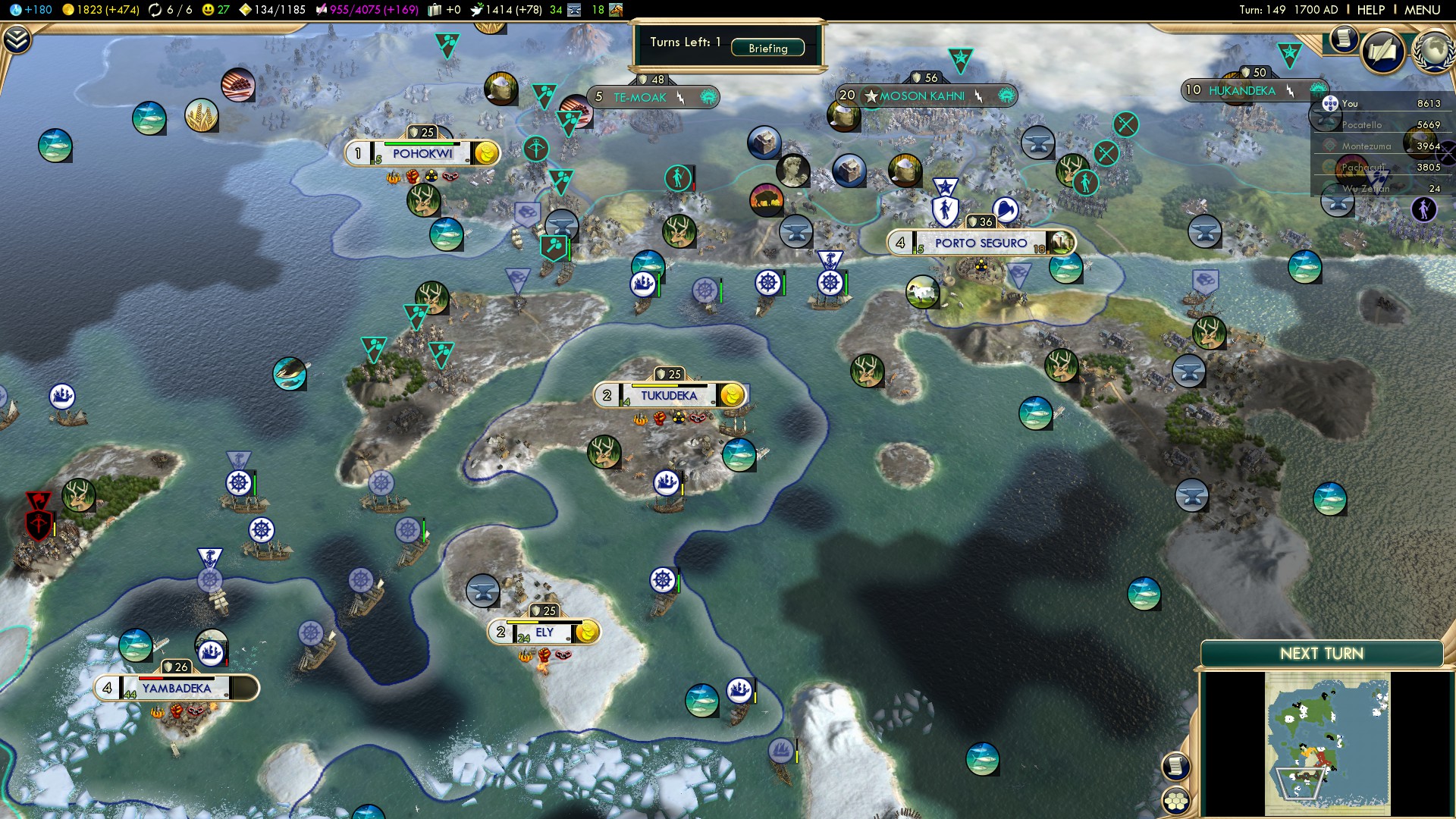Open the hex grid map options button

[x=1176, y=801]
